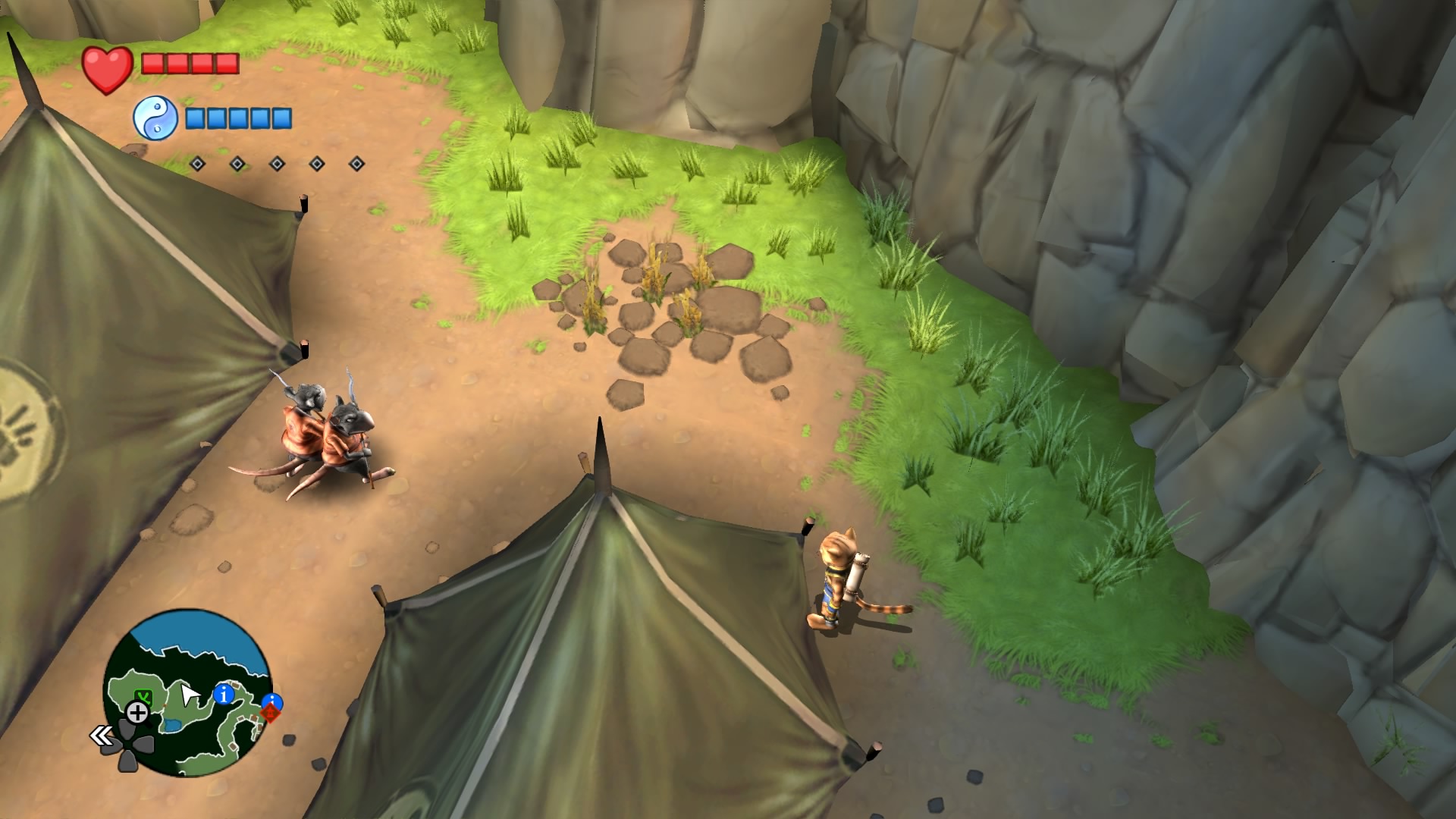Click the first red health bar segment
Image resolution: width=1456 pixels, height=819 pixels.
point(152,63)
